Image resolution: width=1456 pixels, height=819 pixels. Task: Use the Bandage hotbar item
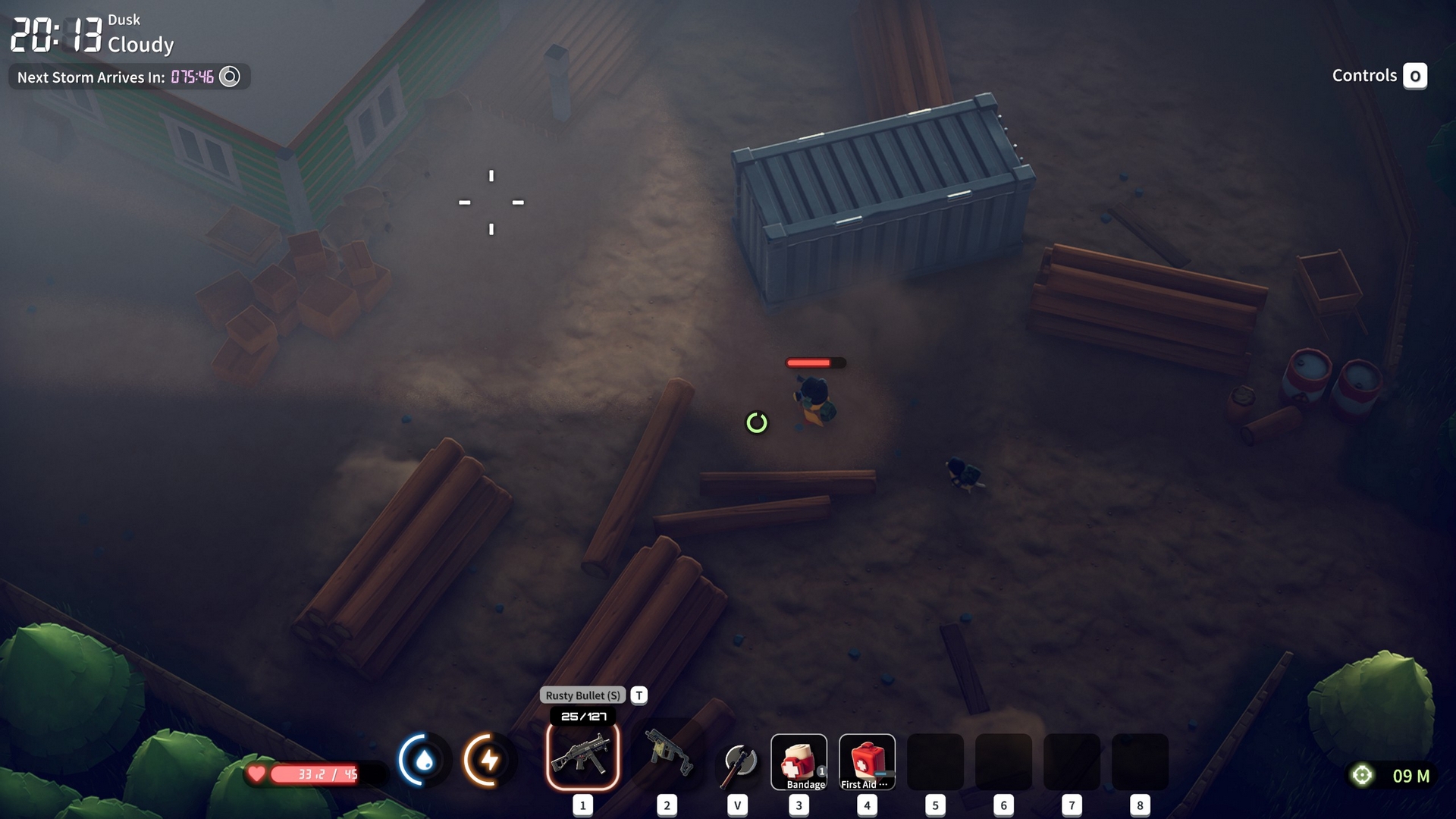[x=799, y=762]
